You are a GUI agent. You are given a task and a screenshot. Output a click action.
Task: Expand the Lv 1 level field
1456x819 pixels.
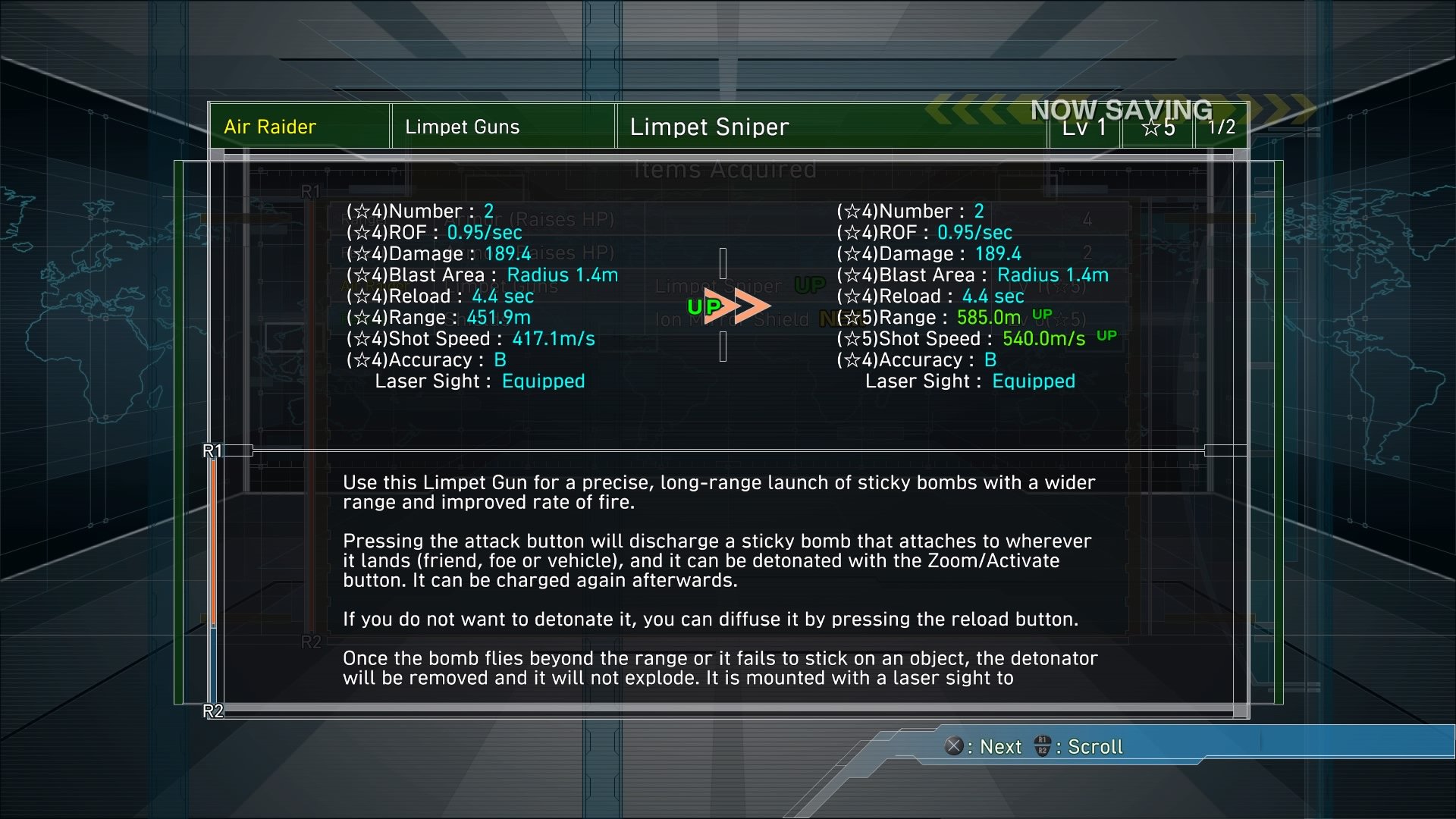coord(1084,127)
